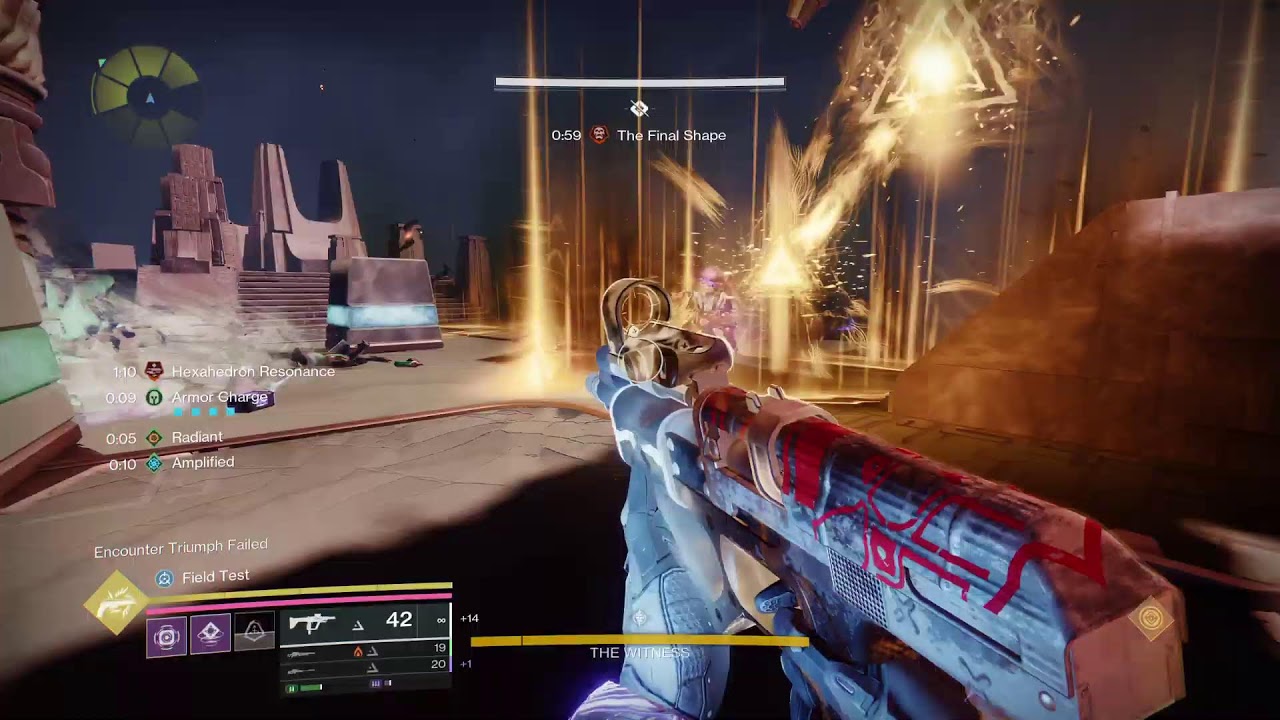Image resolution: width=1280 pixels, height=720 pixels.
Task: Click the circular radar in the corner
Action: 146,95
